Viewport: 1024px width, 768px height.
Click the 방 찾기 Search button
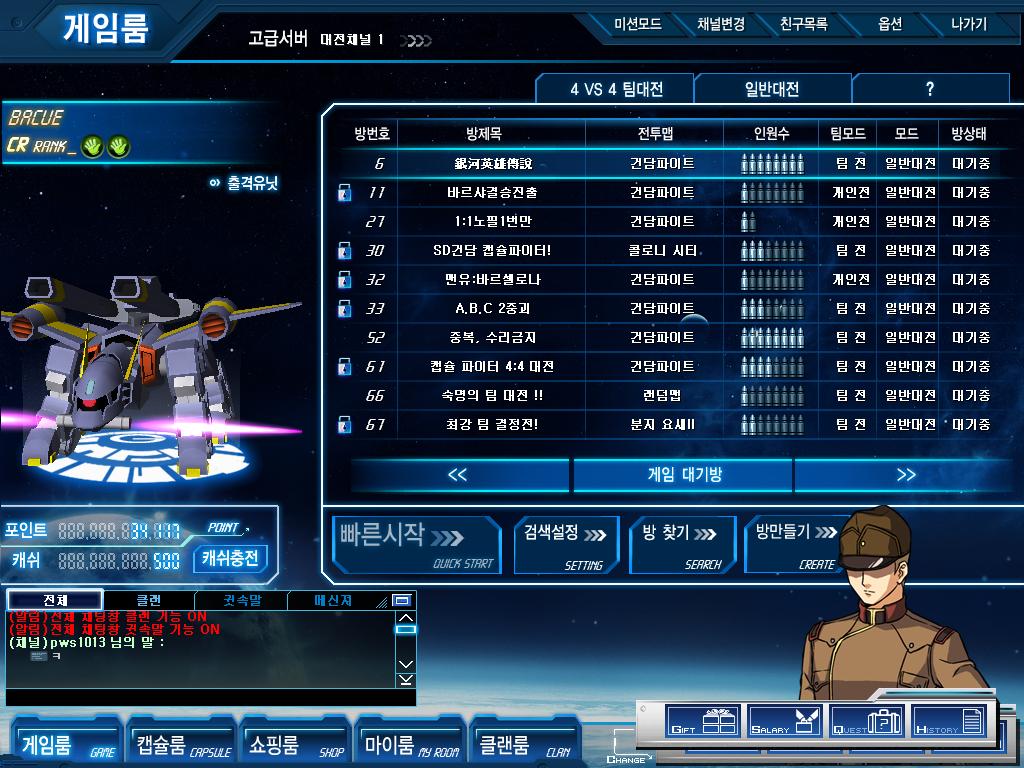coord(682,545)
